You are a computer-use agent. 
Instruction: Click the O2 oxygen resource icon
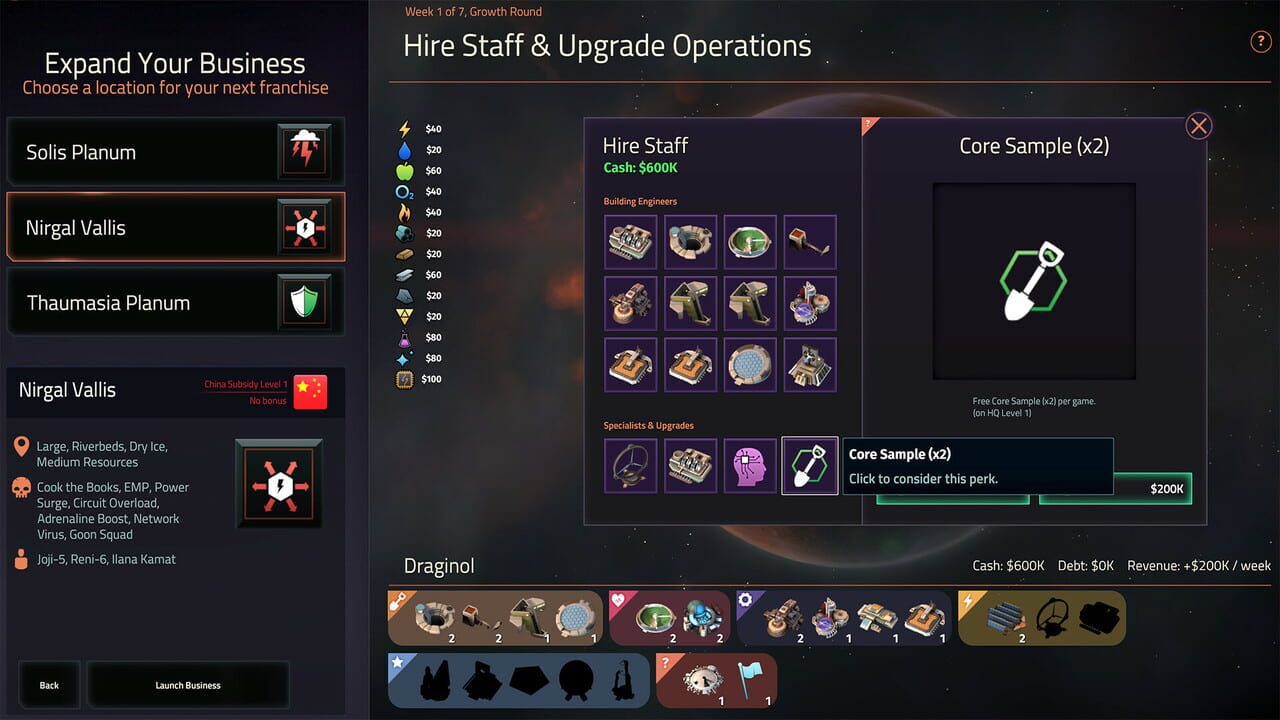tap(404, 191)
